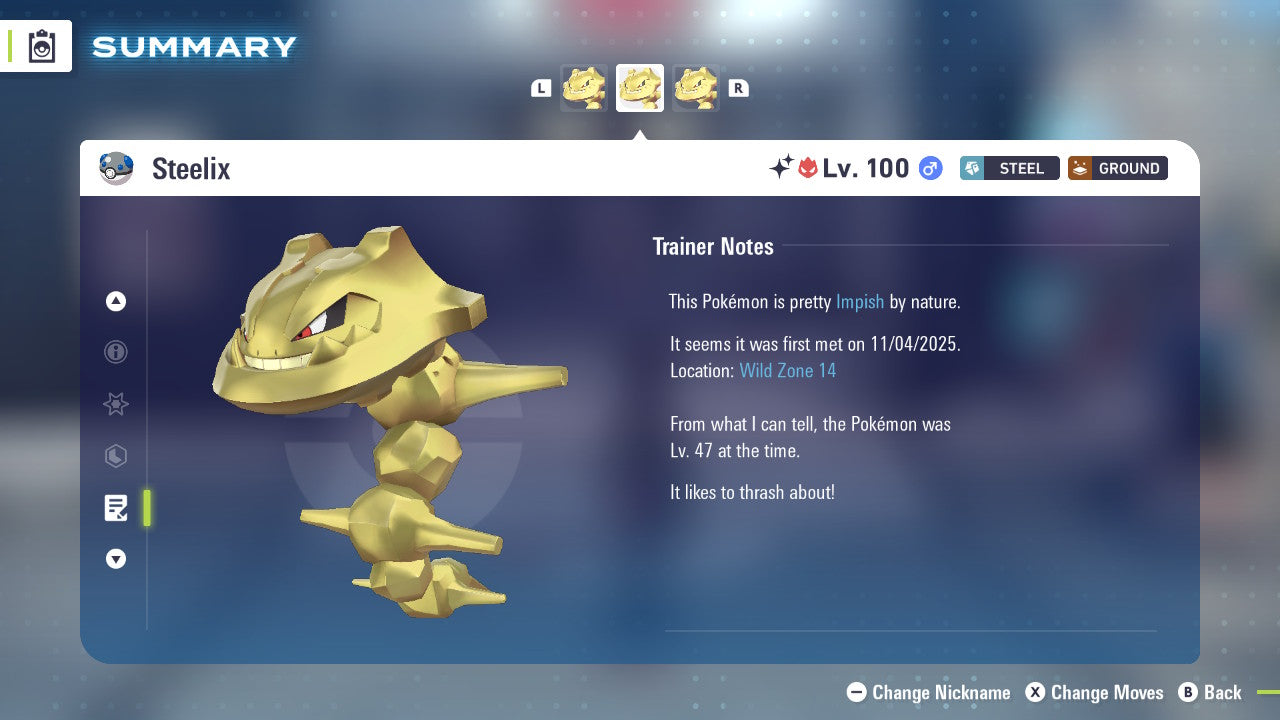Image resolution: width=1280 pixels, height=720 pixels.
Task: Click the hexagon clock icon in the sidebar
Action: 116,456
